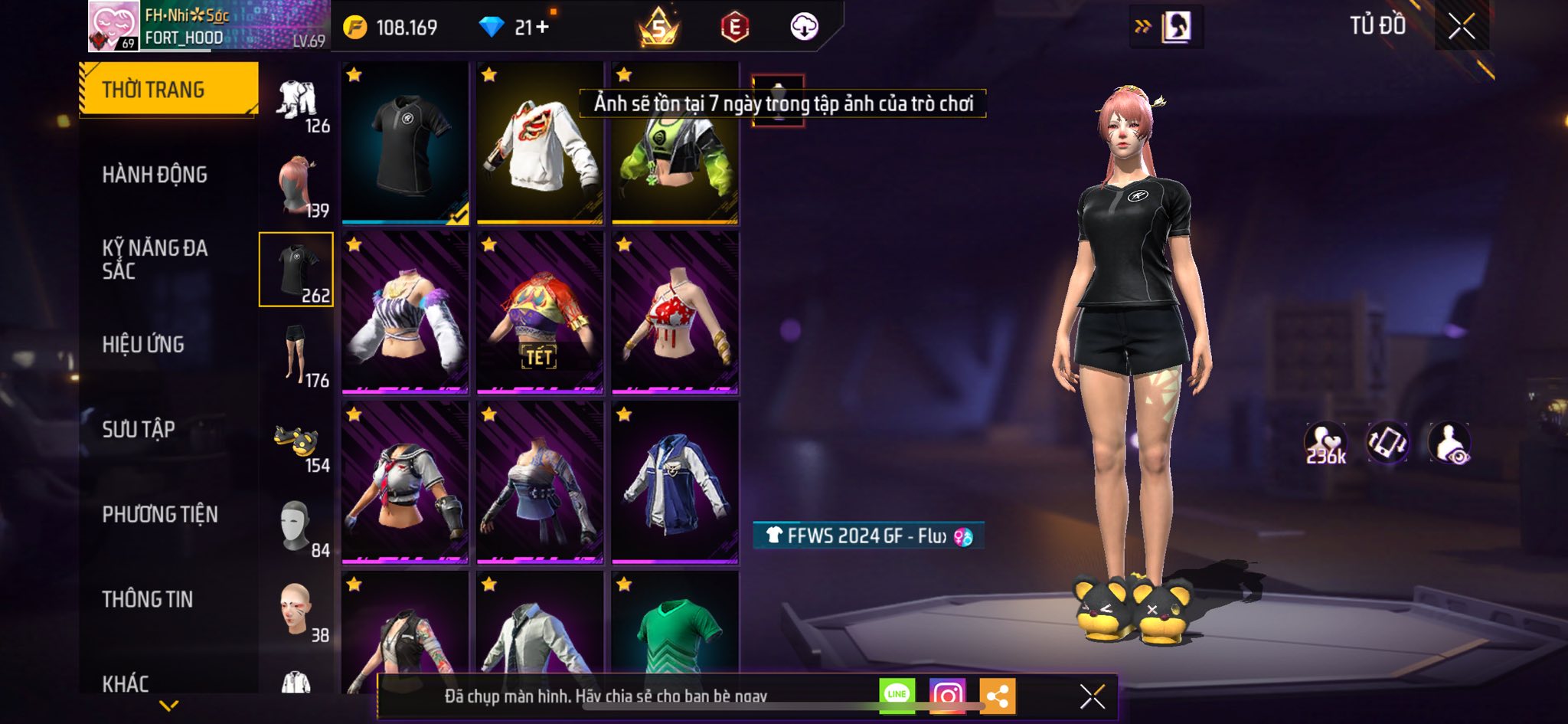
Task: Switch to HÀNH ĐỘNG menu entry
Action: pos(155,175)
